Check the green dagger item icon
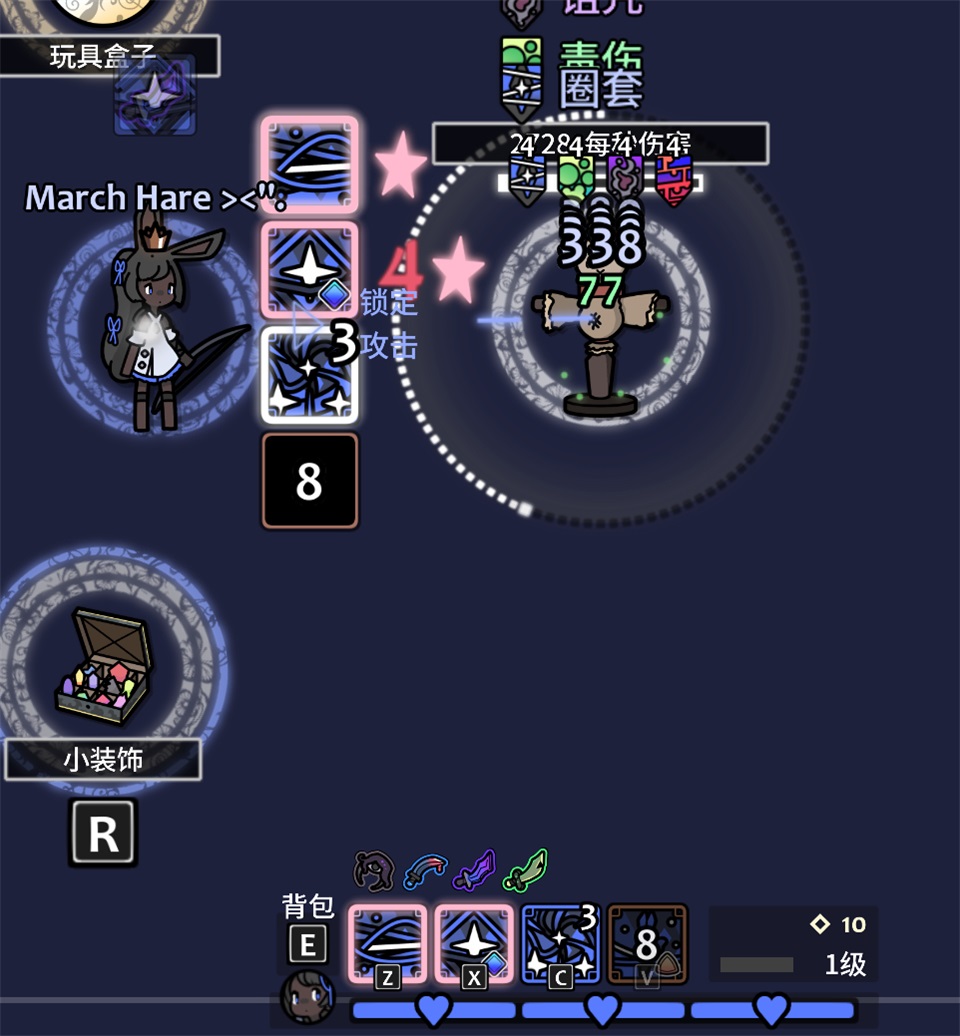Screen dimensions: 960x1036 pos(525,870)
